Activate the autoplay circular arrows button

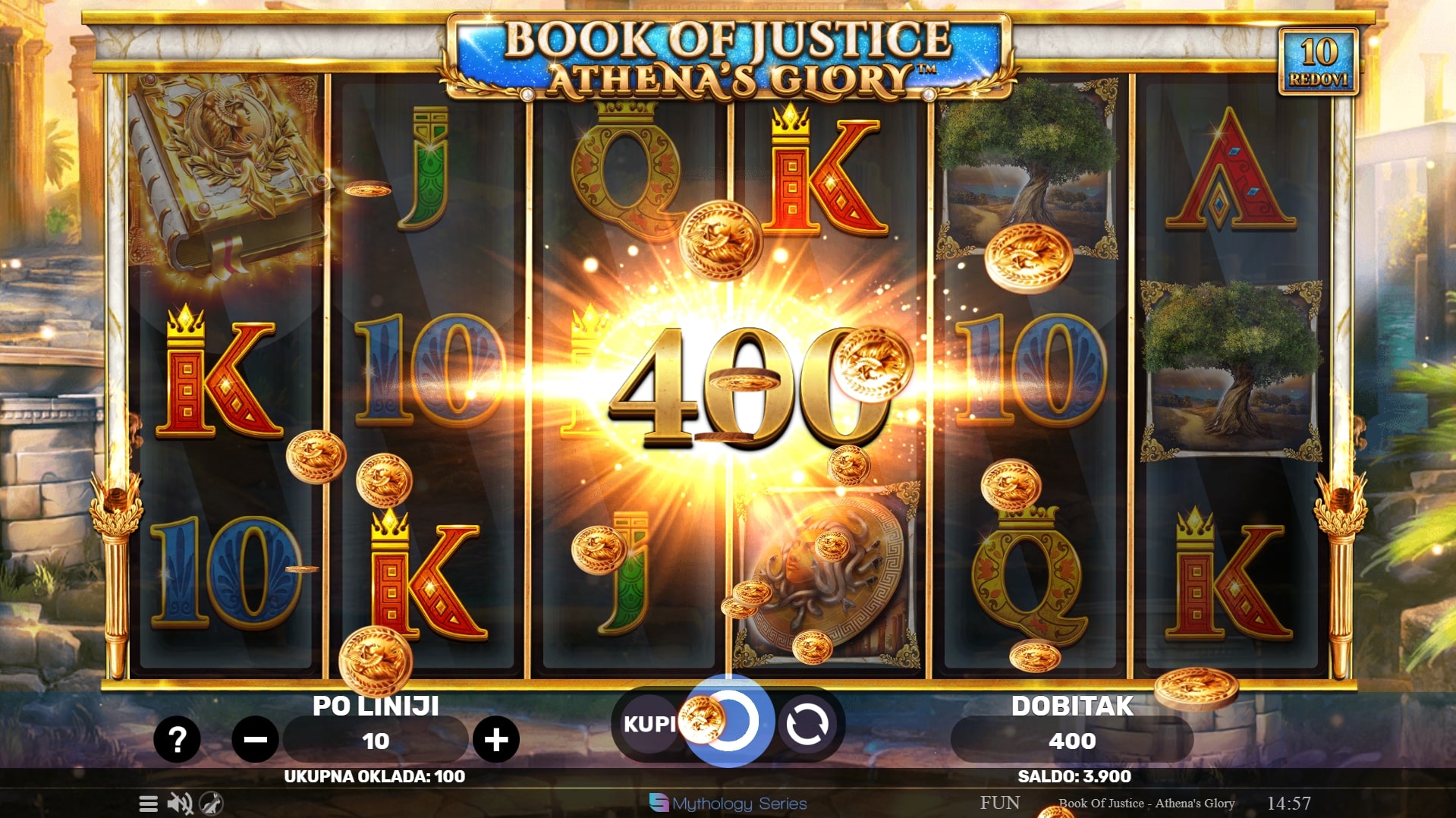(x=807, y=724)
